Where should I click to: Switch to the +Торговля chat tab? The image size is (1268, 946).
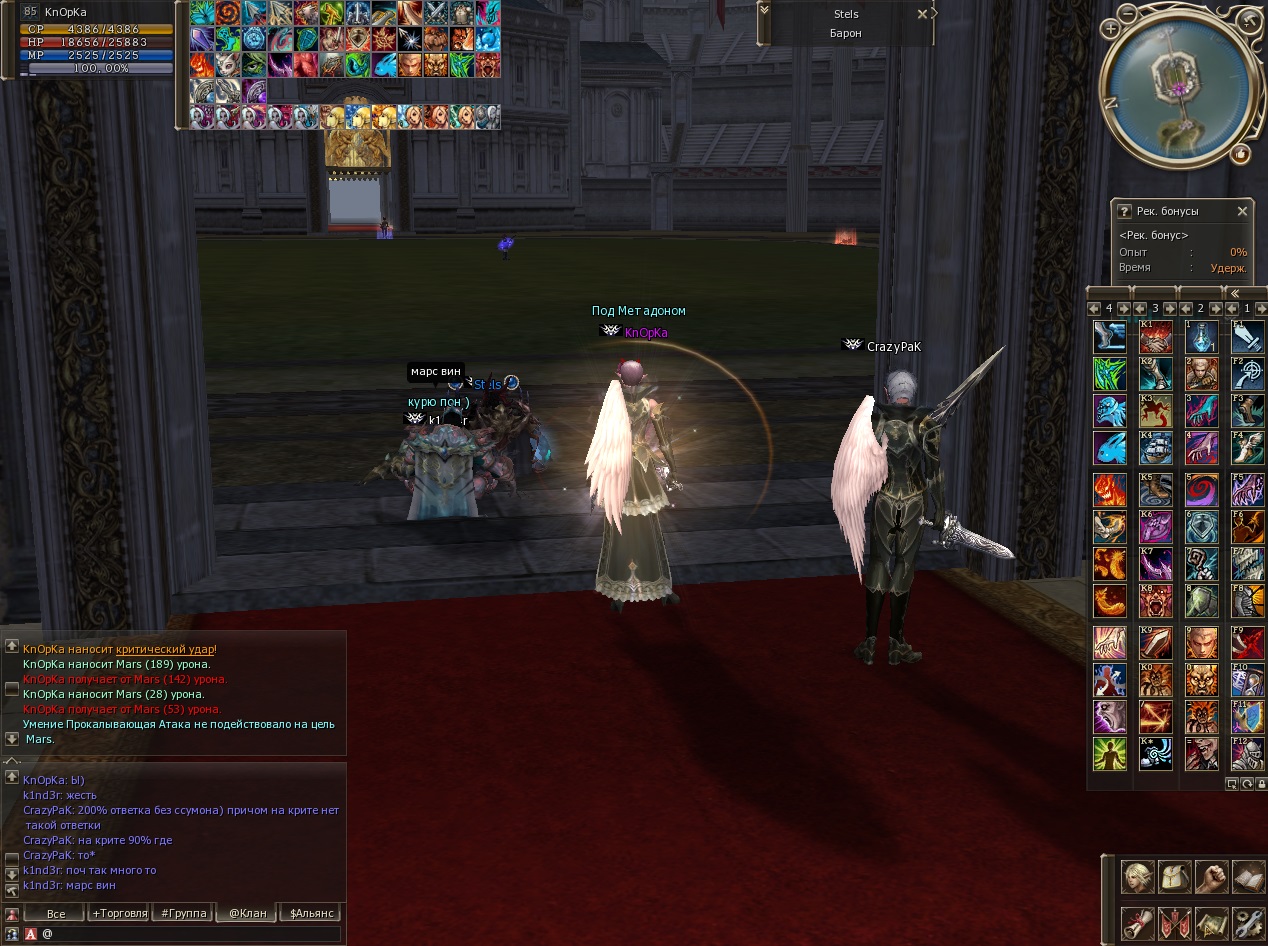tap(119, 913)
